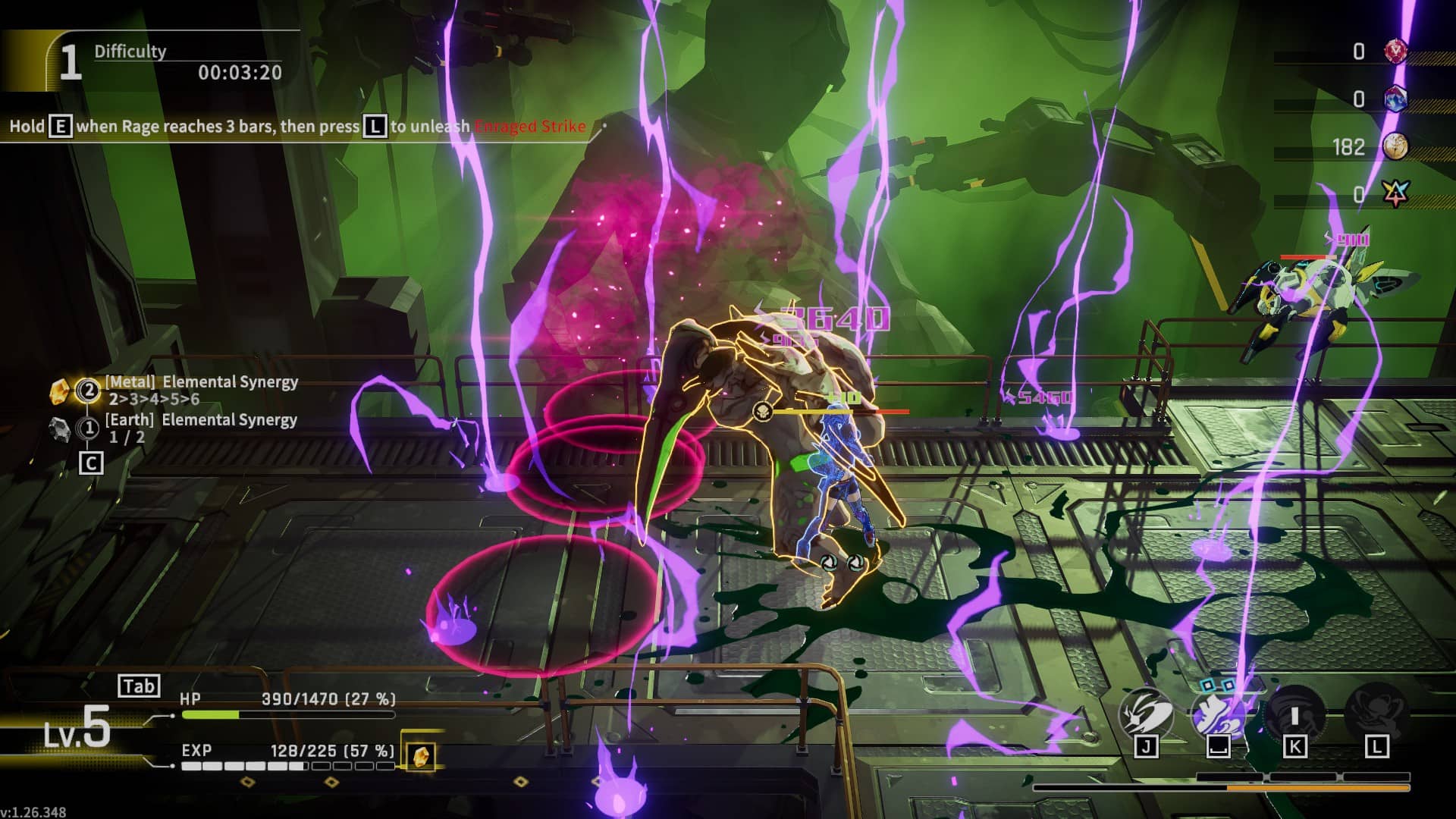Open the Metal Elemental Synergy entry

[x=201, y=390]
